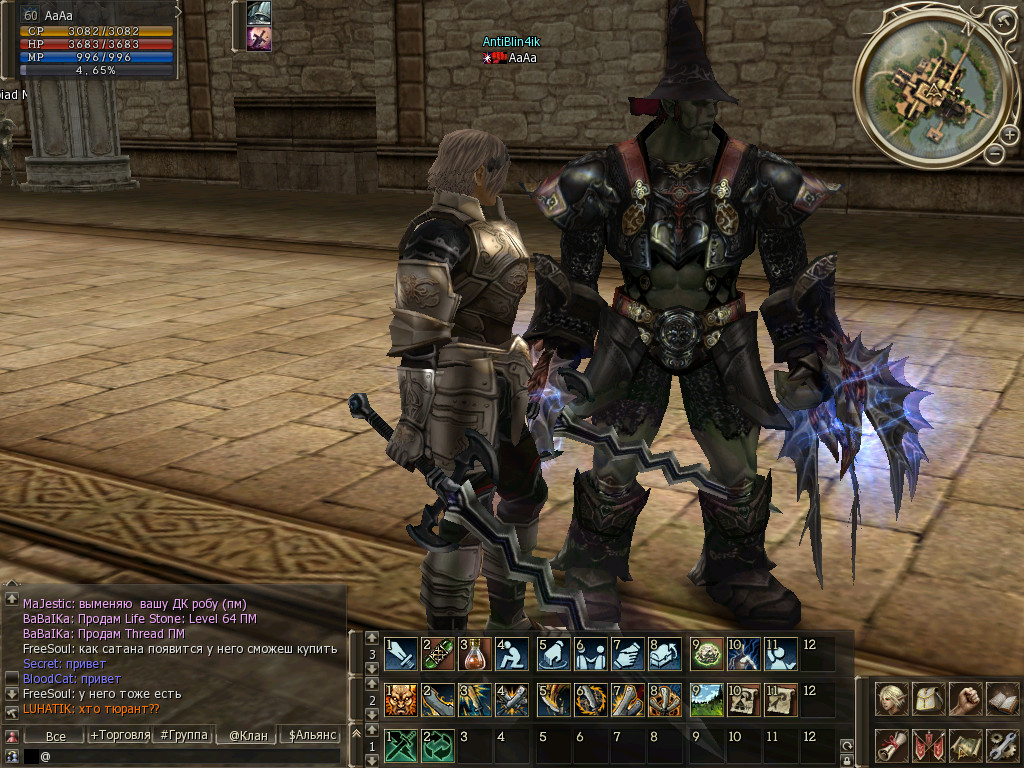Open system options wrench and gears icon
This screenshot has height=768, width=1024.
(1001, 744)
